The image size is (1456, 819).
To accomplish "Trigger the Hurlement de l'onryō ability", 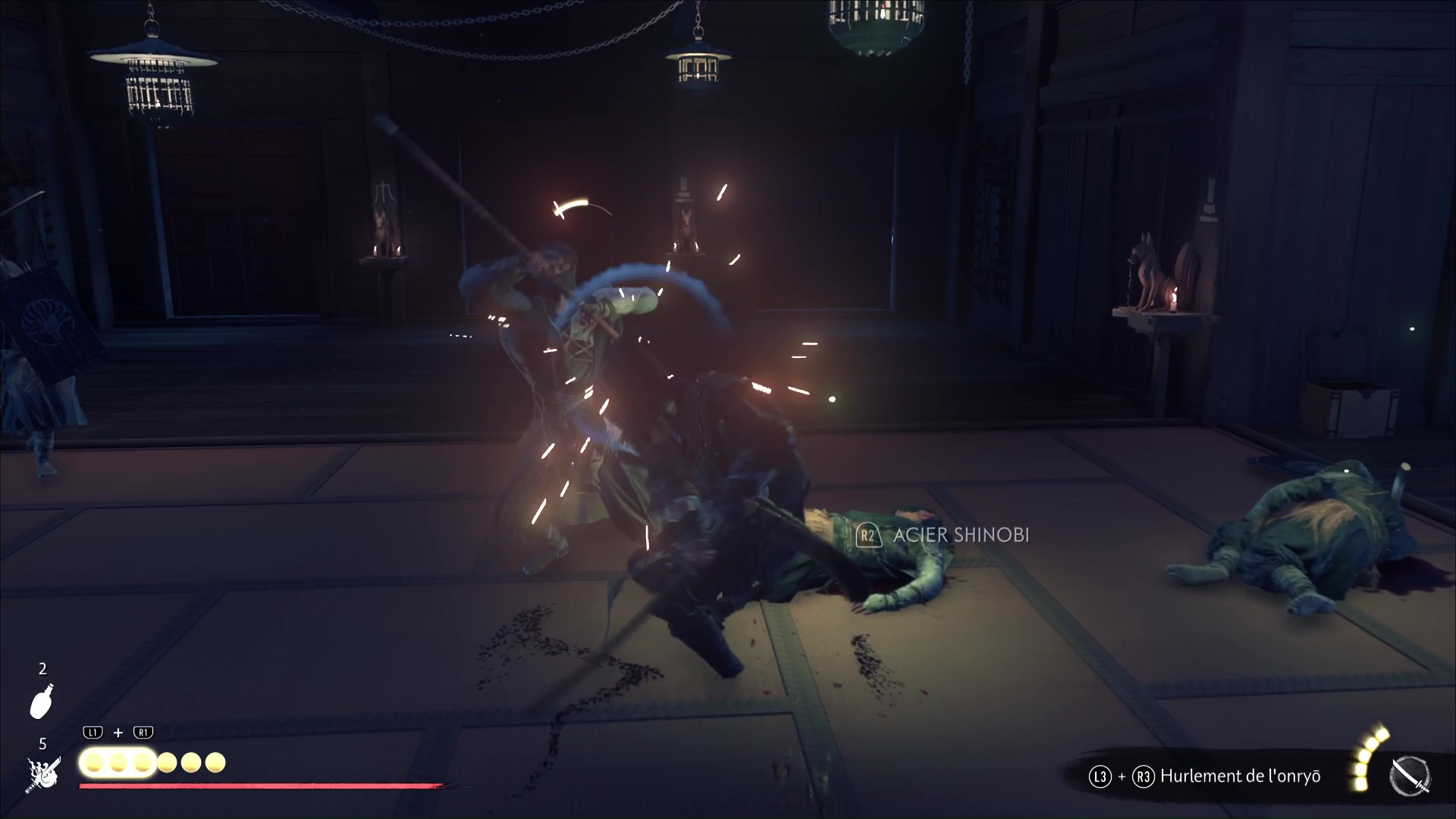I will click(1240, 777).
